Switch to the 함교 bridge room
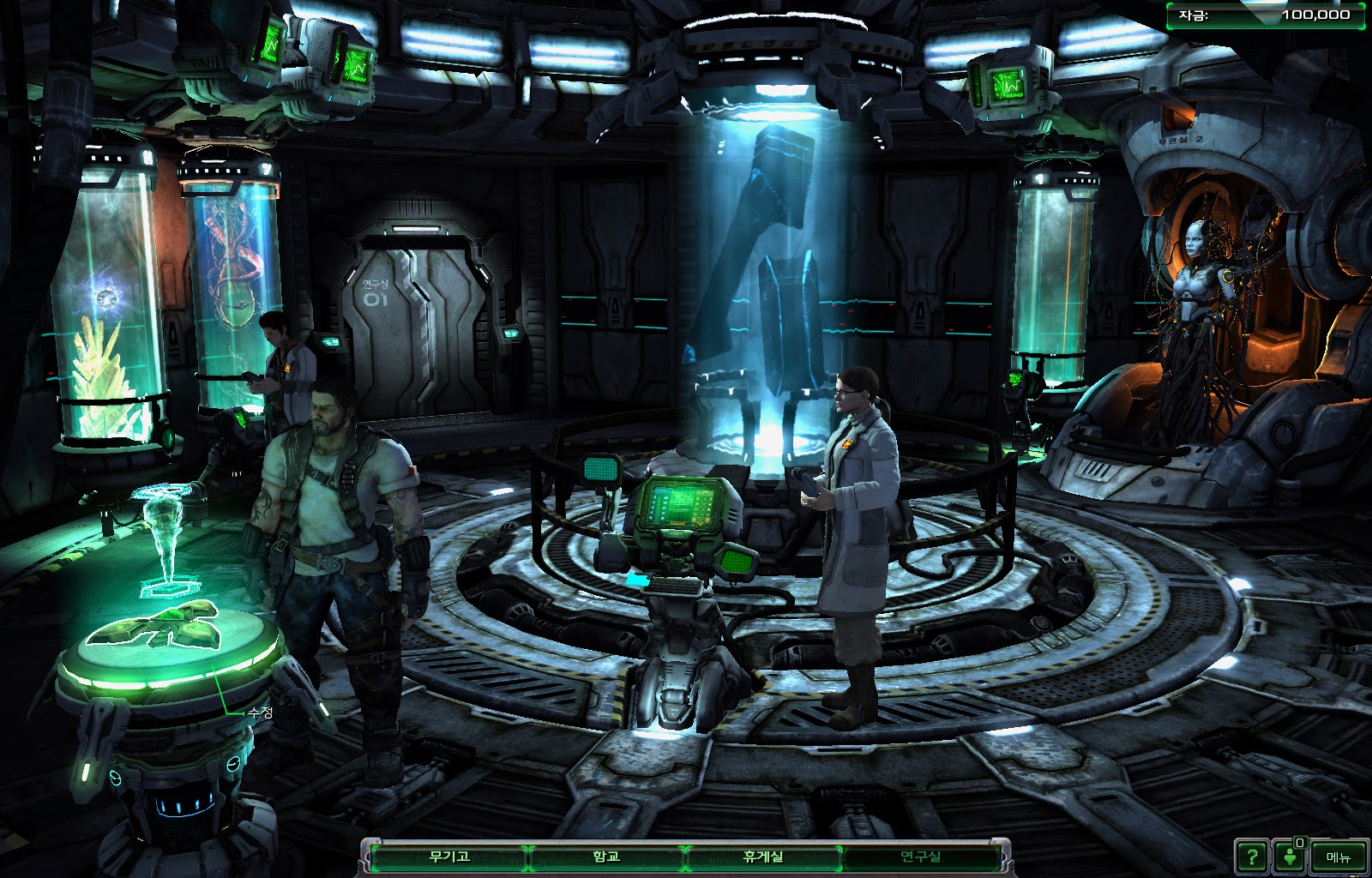 [x=606, y=857]
